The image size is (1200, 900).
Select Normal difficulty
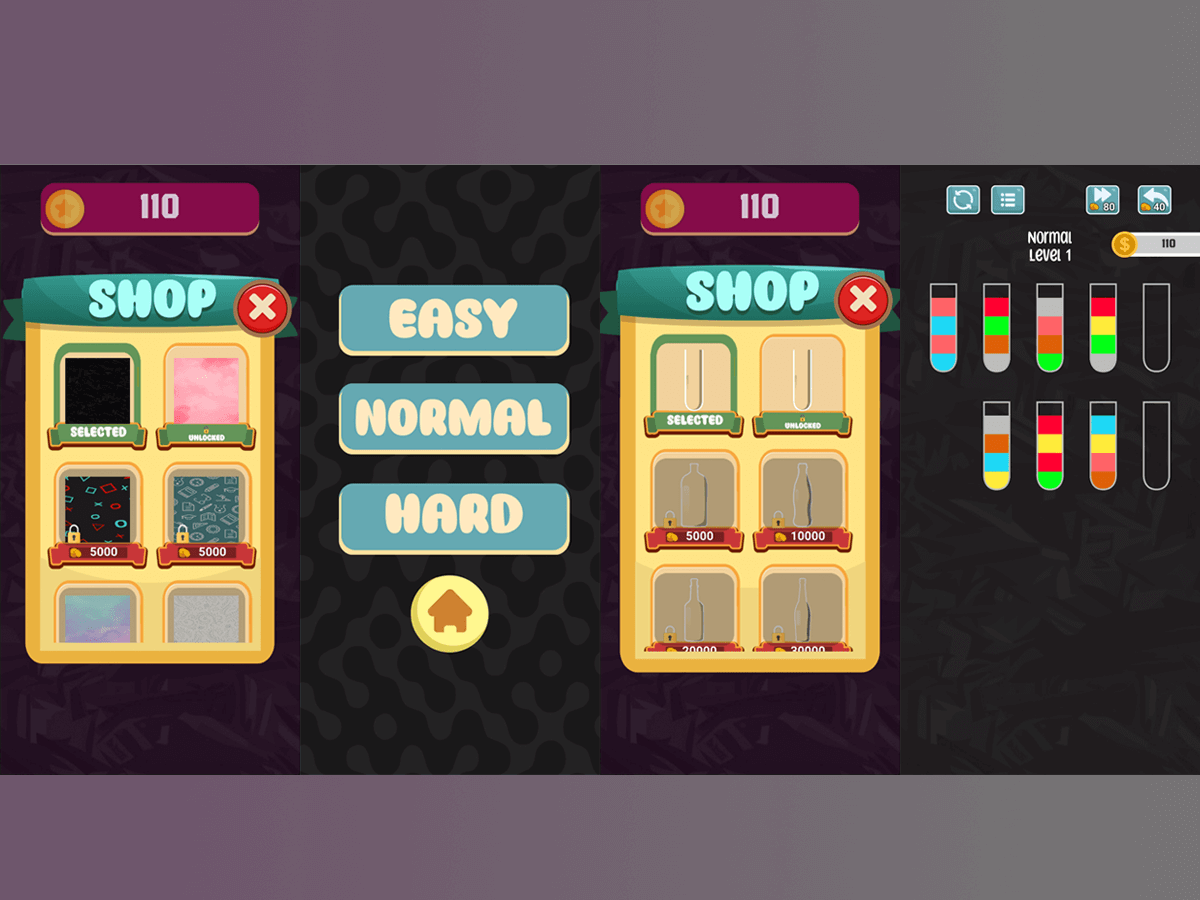[x=454, y=418]
